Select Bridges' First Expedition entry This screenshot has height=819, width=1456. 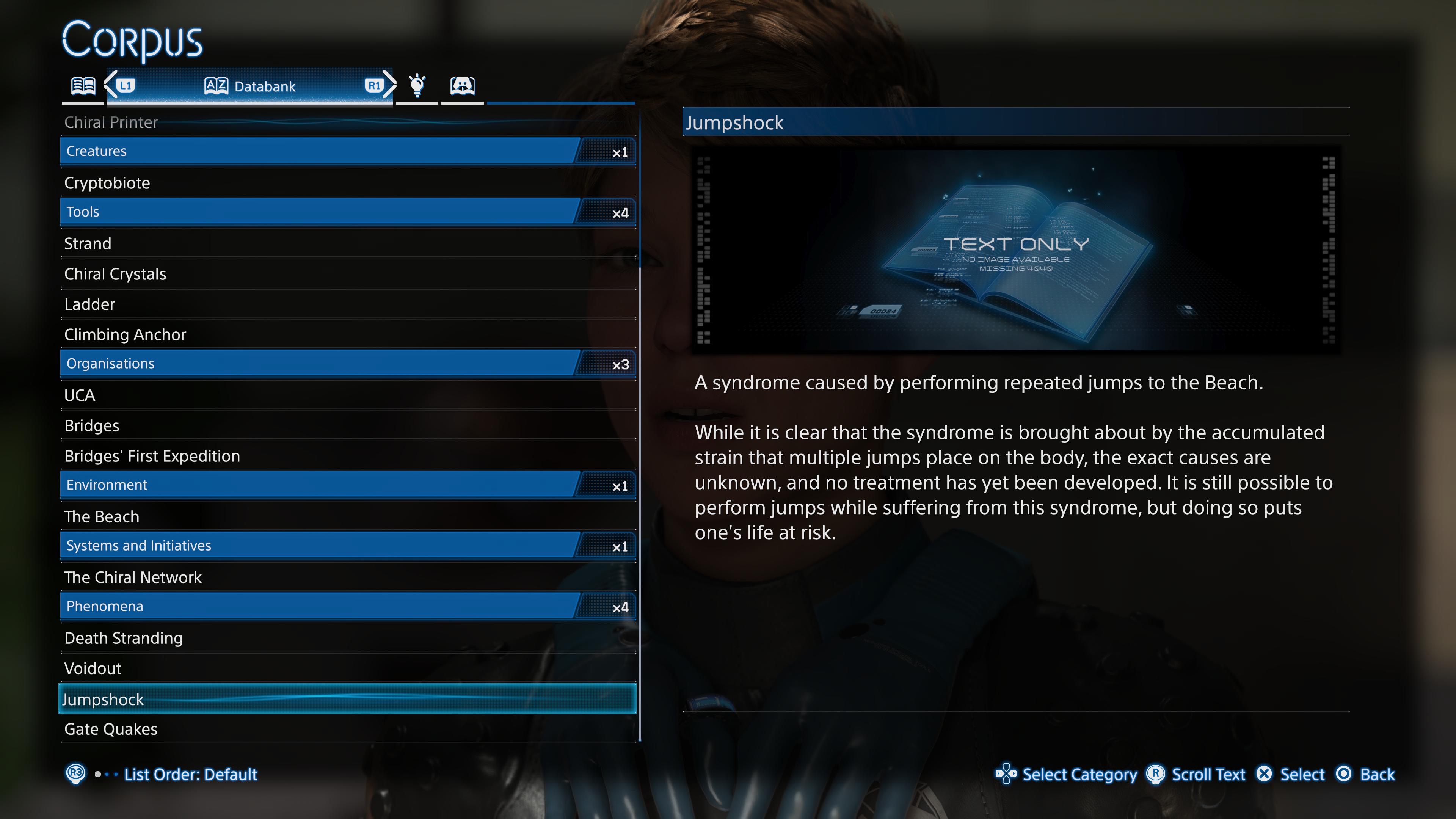tap(152, 456)
